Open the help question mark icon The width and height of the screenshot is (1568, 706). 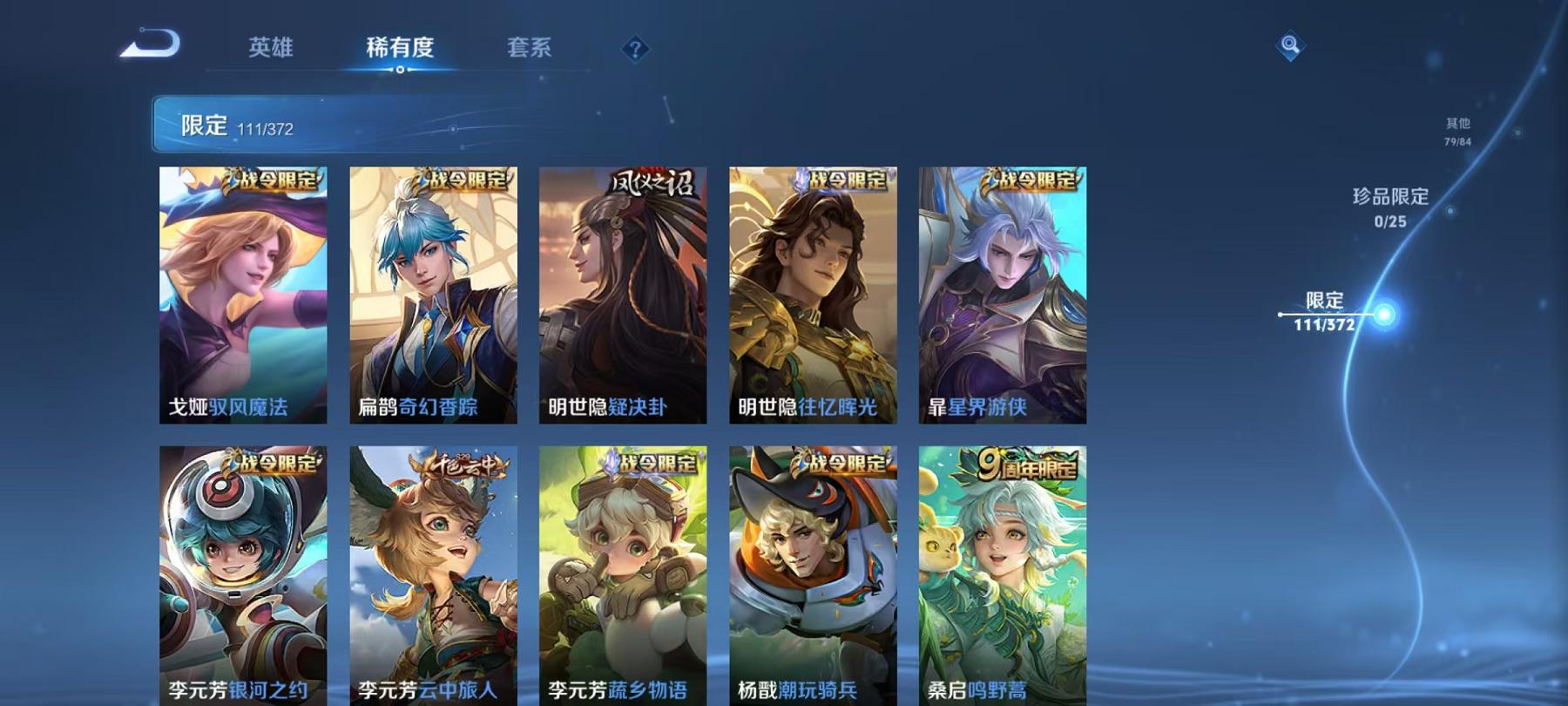[x=636, y=48]
